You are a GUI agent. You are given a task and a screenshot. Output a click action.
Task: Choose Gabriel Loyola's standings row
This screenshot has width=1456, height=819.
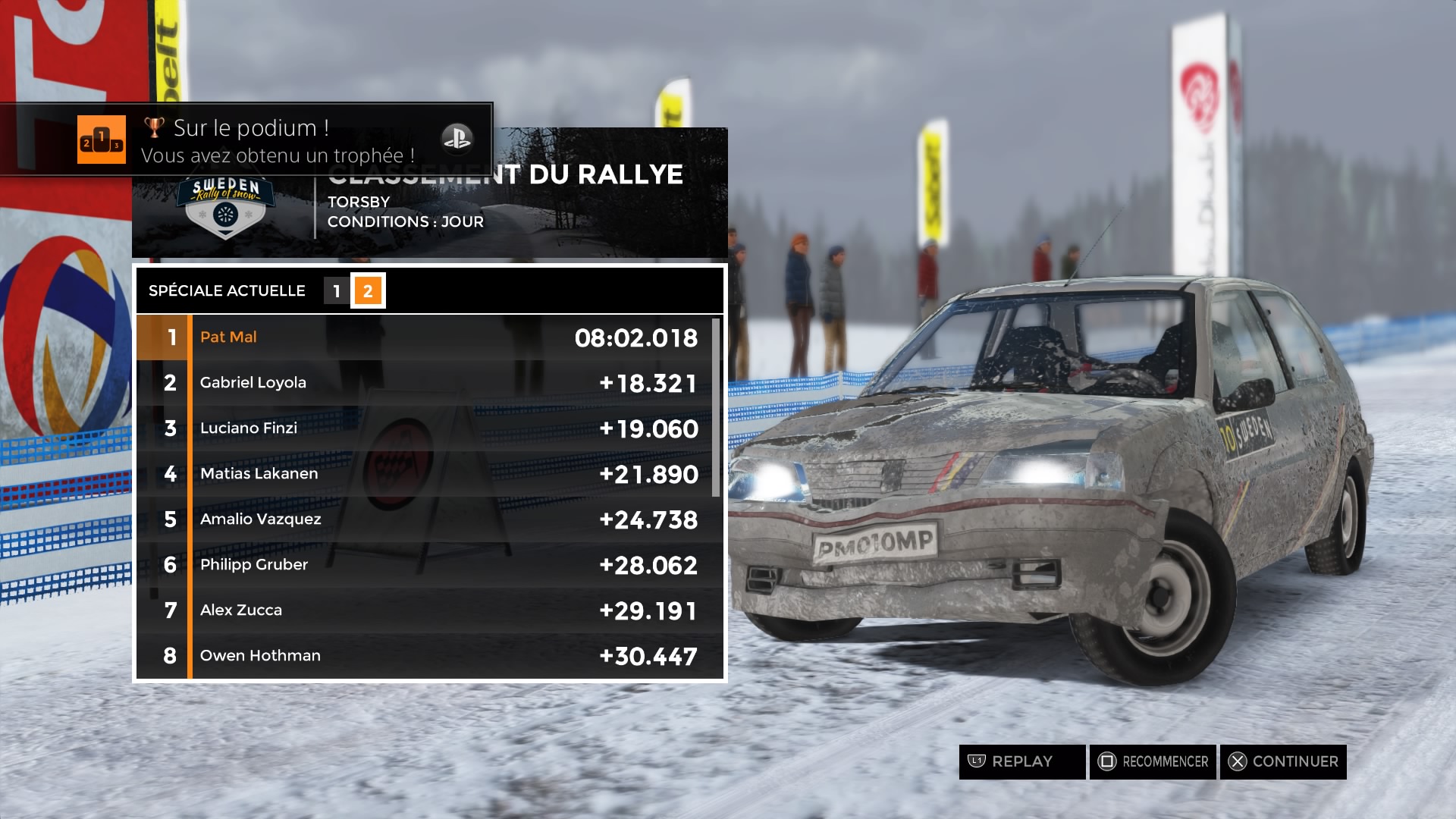(x=425, y=383)
